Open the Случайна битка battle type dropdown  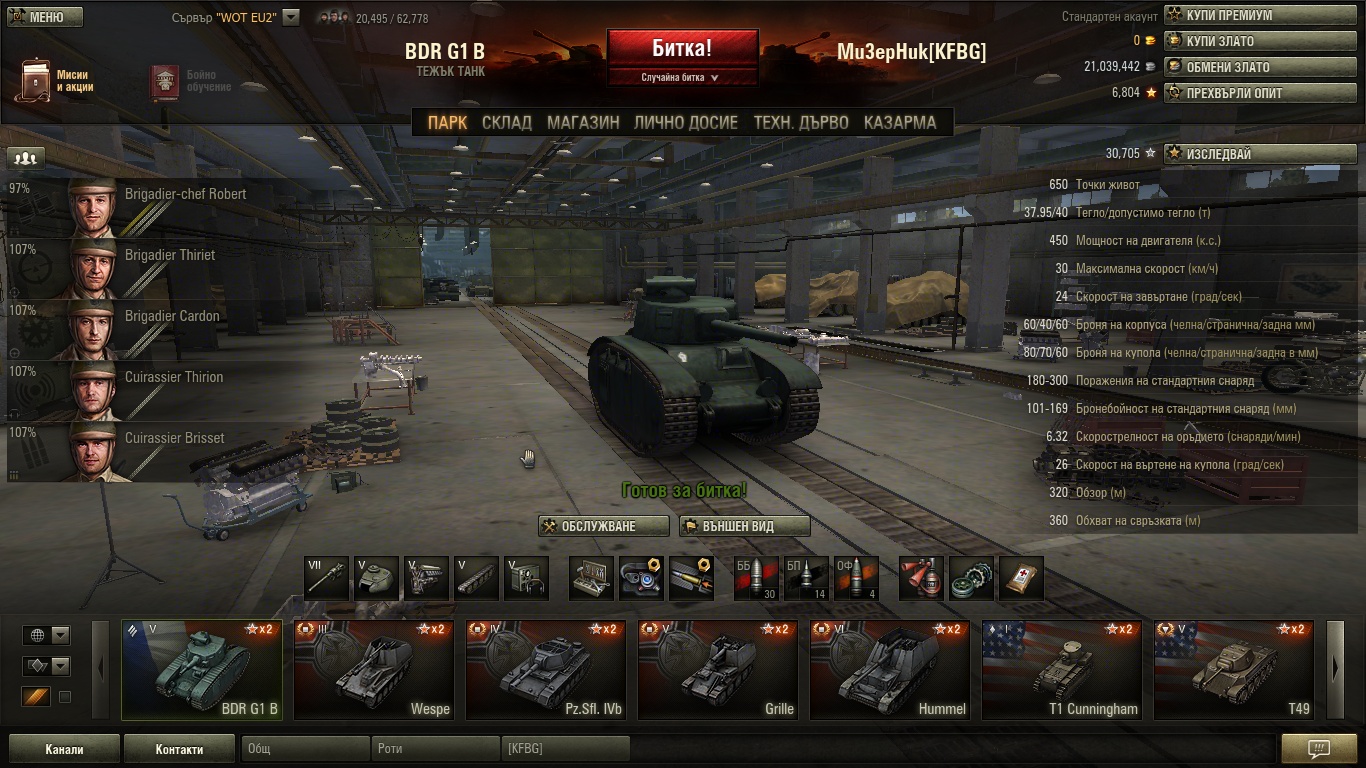[682, 77]
